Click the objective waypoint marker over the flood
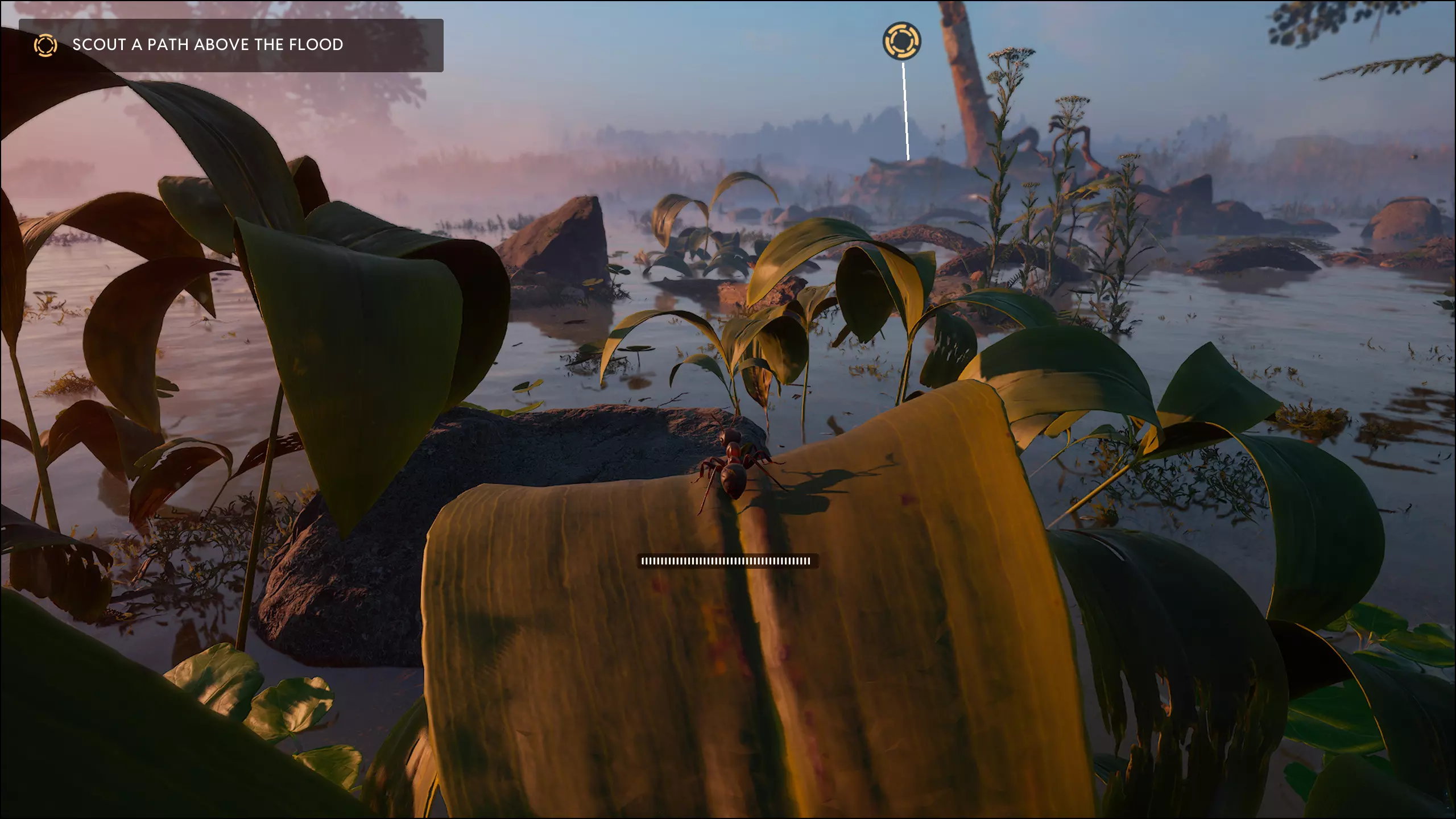This screenshot has height=819, width=1456. [x=901, y=41]
